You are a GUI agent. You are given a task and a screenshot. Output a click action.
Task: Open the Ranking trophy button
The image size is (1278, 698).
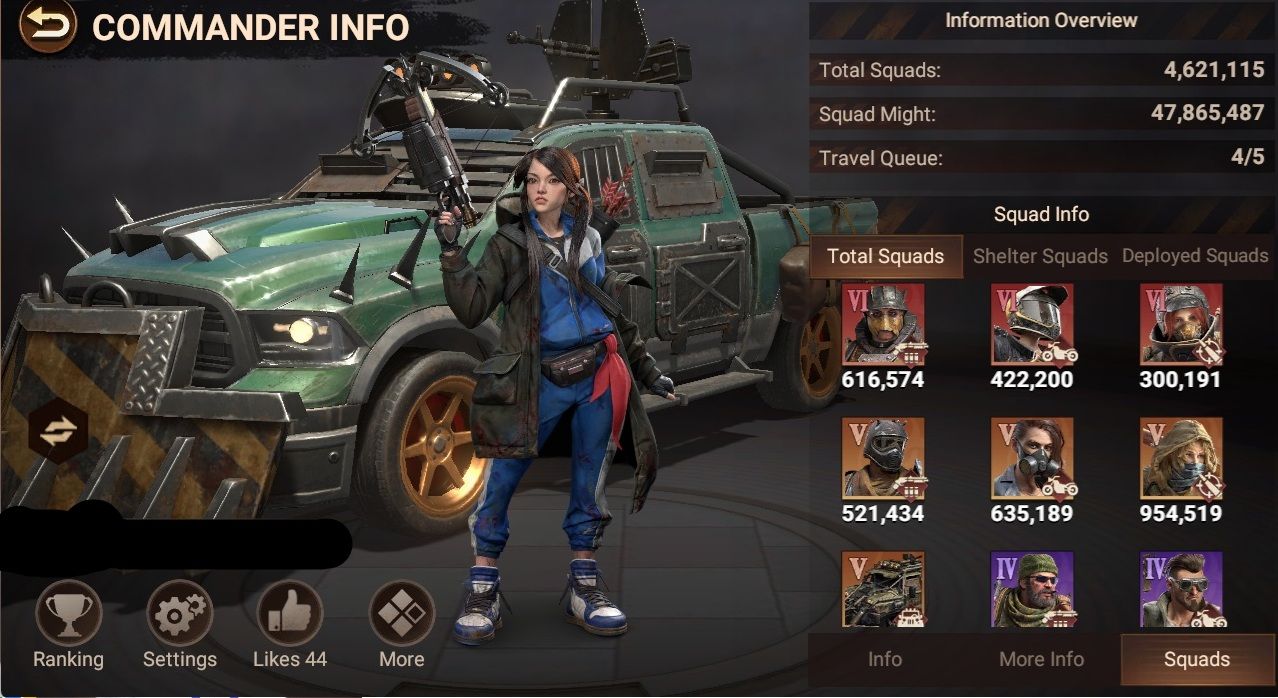[68, 614]
